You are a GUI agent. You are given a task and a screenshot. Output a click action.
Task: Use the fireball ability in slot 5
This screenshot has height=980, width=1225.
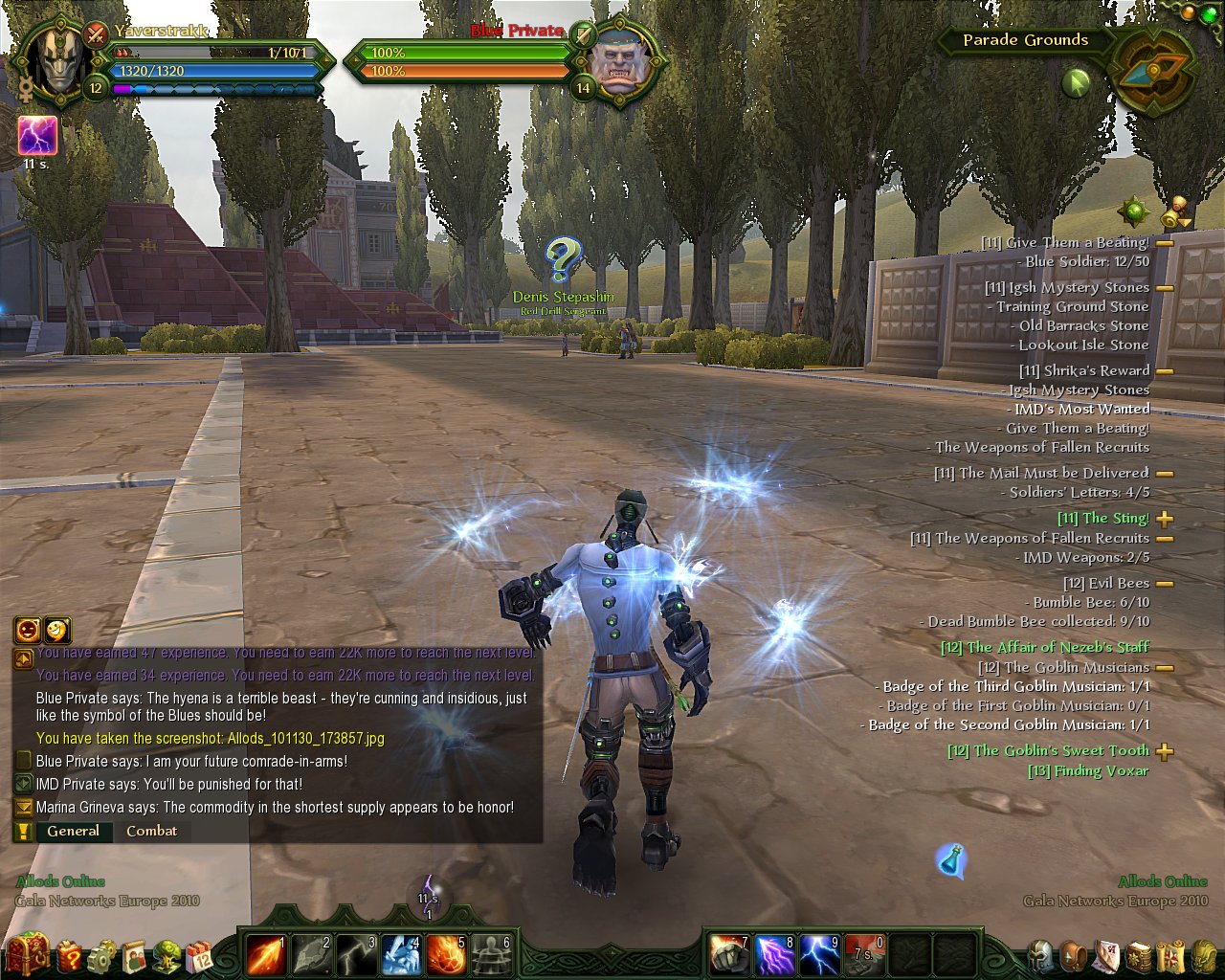pyautogui.click(x=446, y=954)
